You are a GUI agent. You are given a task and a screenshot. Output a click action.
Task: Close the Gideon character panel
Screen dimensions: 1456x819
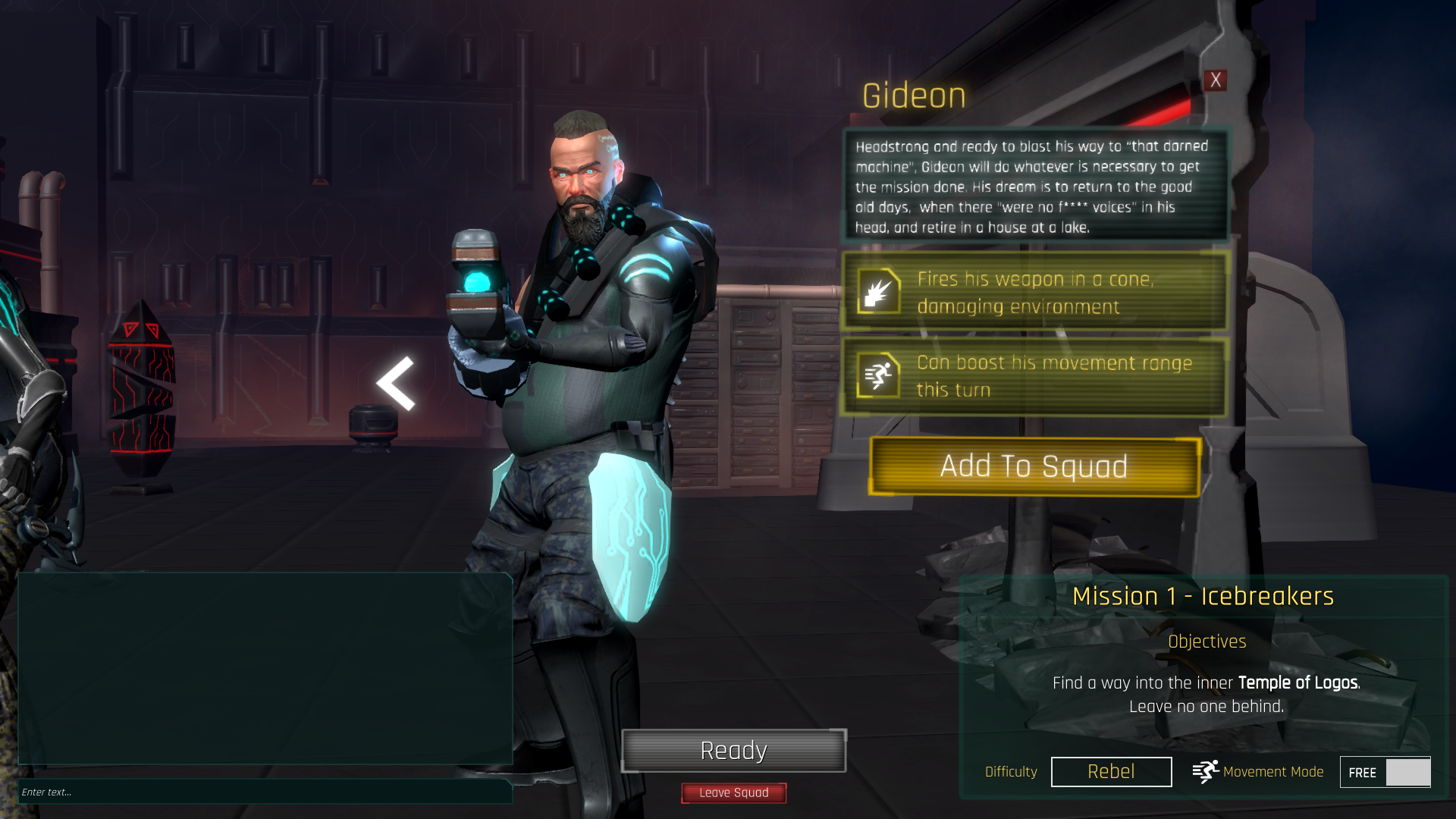[1216, 80]
